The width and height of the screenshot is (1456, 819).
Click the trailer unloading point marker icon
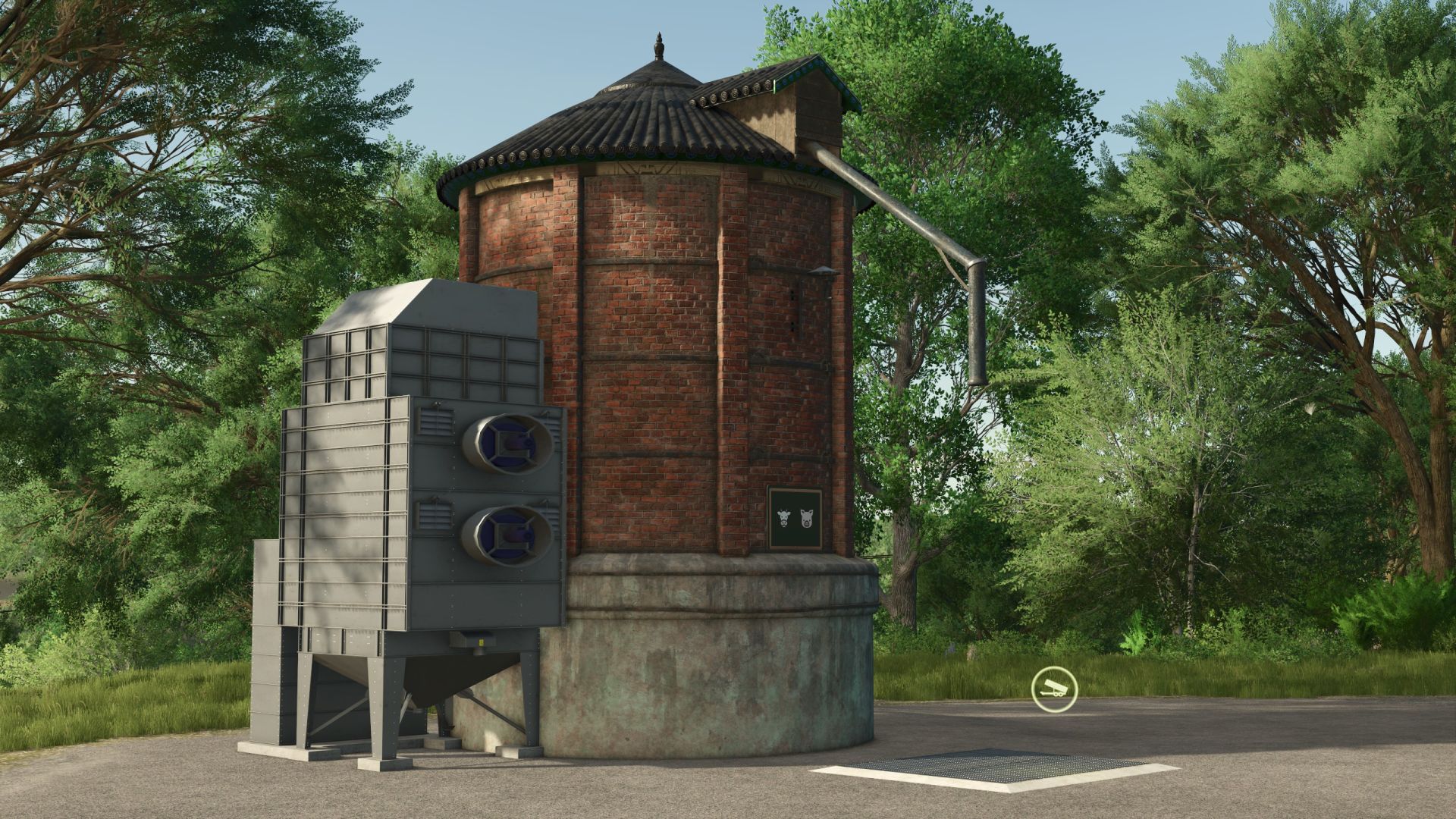(1053, 689)
